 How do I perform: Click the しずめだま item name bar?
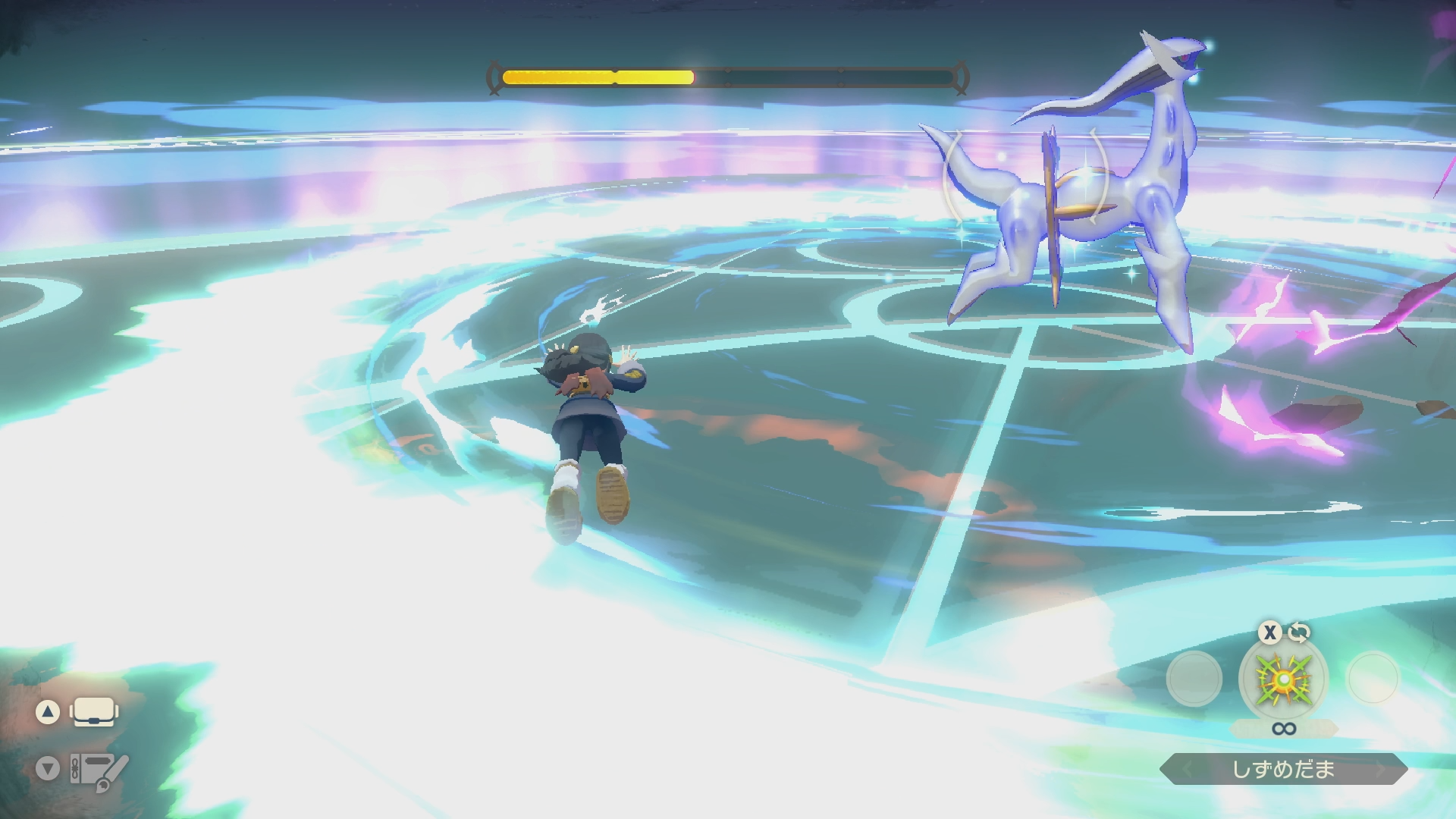[x=1283, y=770]
